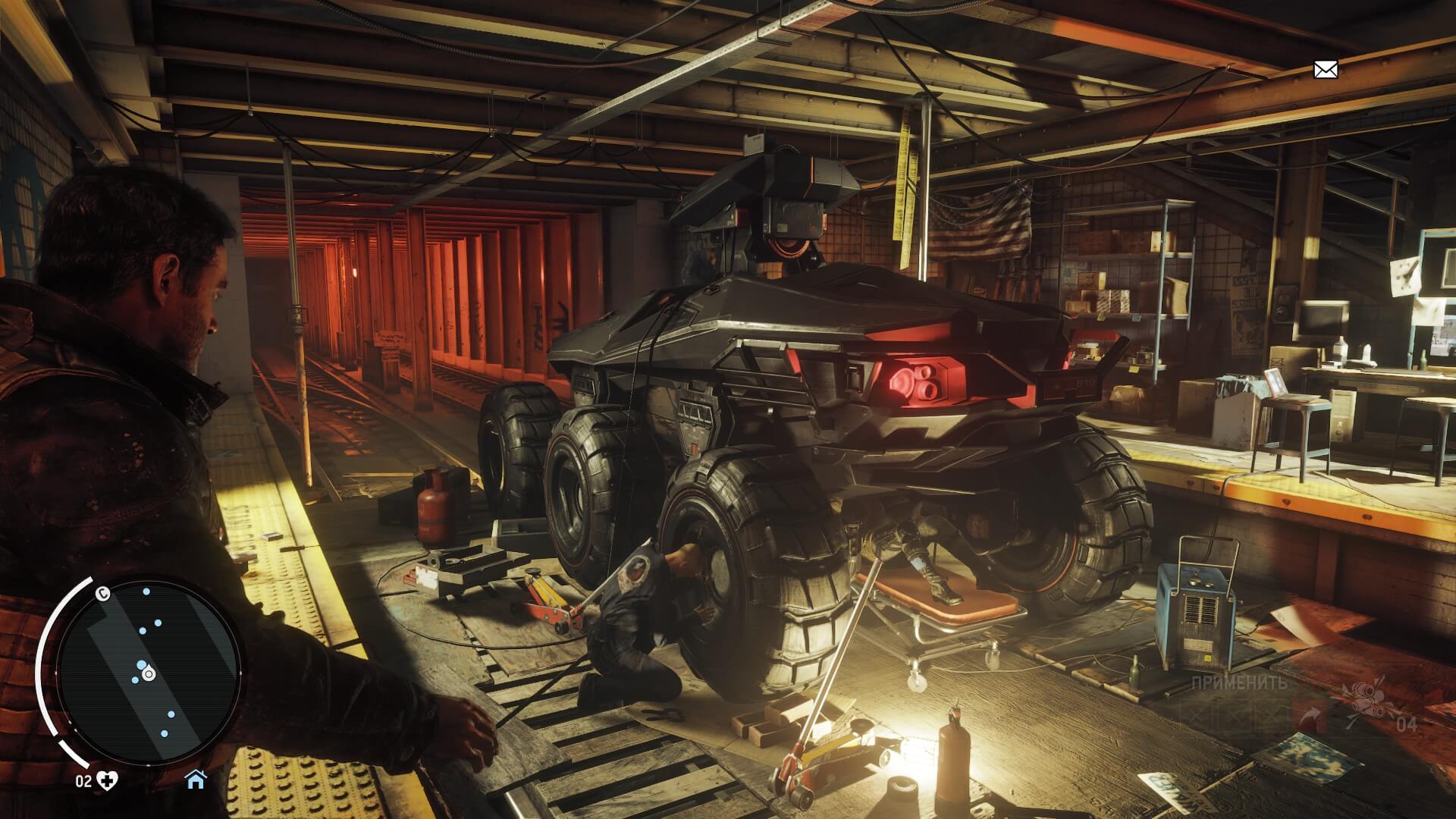The width and height of the screenshot is (1456, 819).
Task: Open the envelope message notification
Action: [x=1325, y=71]
